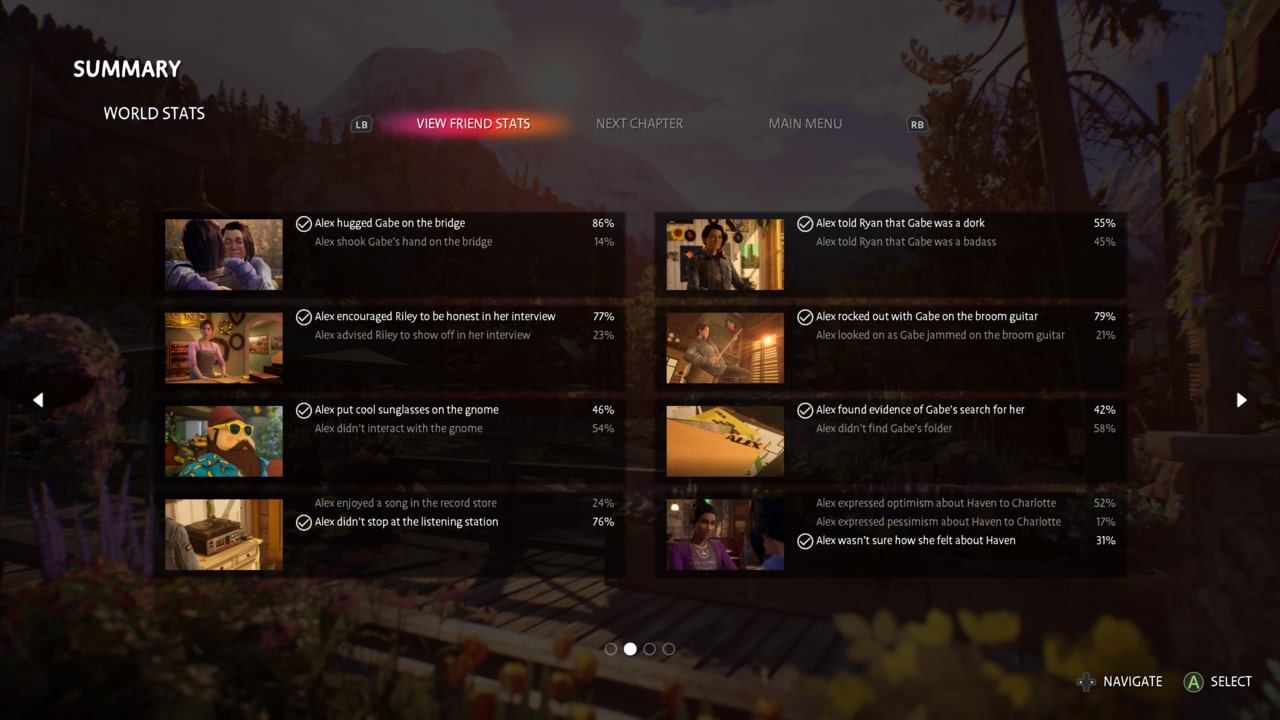This screenshot has width=1280, height=720.
Task: Click the checkmark beside 'Alex found evidence of Gabe's search'
Action: 805,410
